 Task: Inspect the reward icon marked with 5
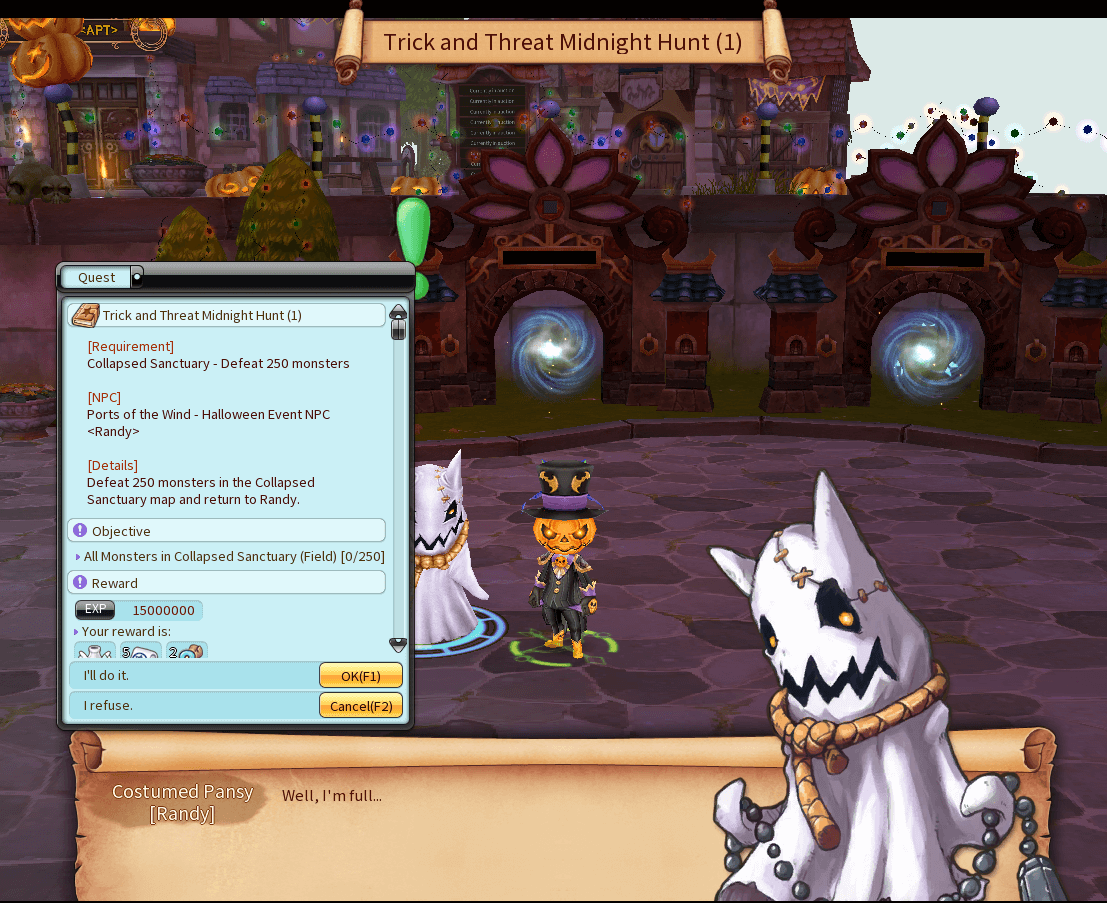point(140,652)
